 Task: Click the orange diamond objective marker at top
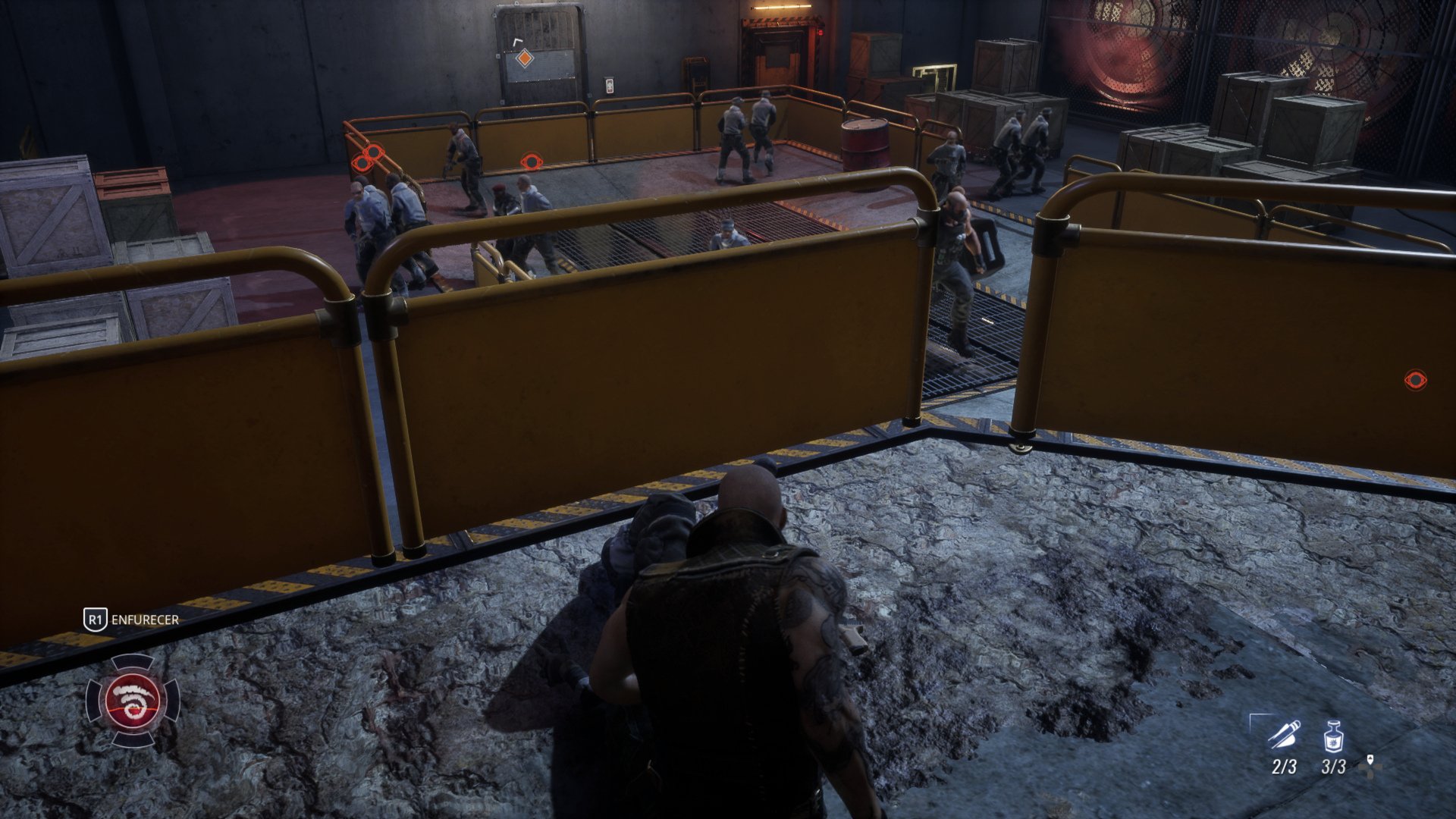click(x=525, y=58)
